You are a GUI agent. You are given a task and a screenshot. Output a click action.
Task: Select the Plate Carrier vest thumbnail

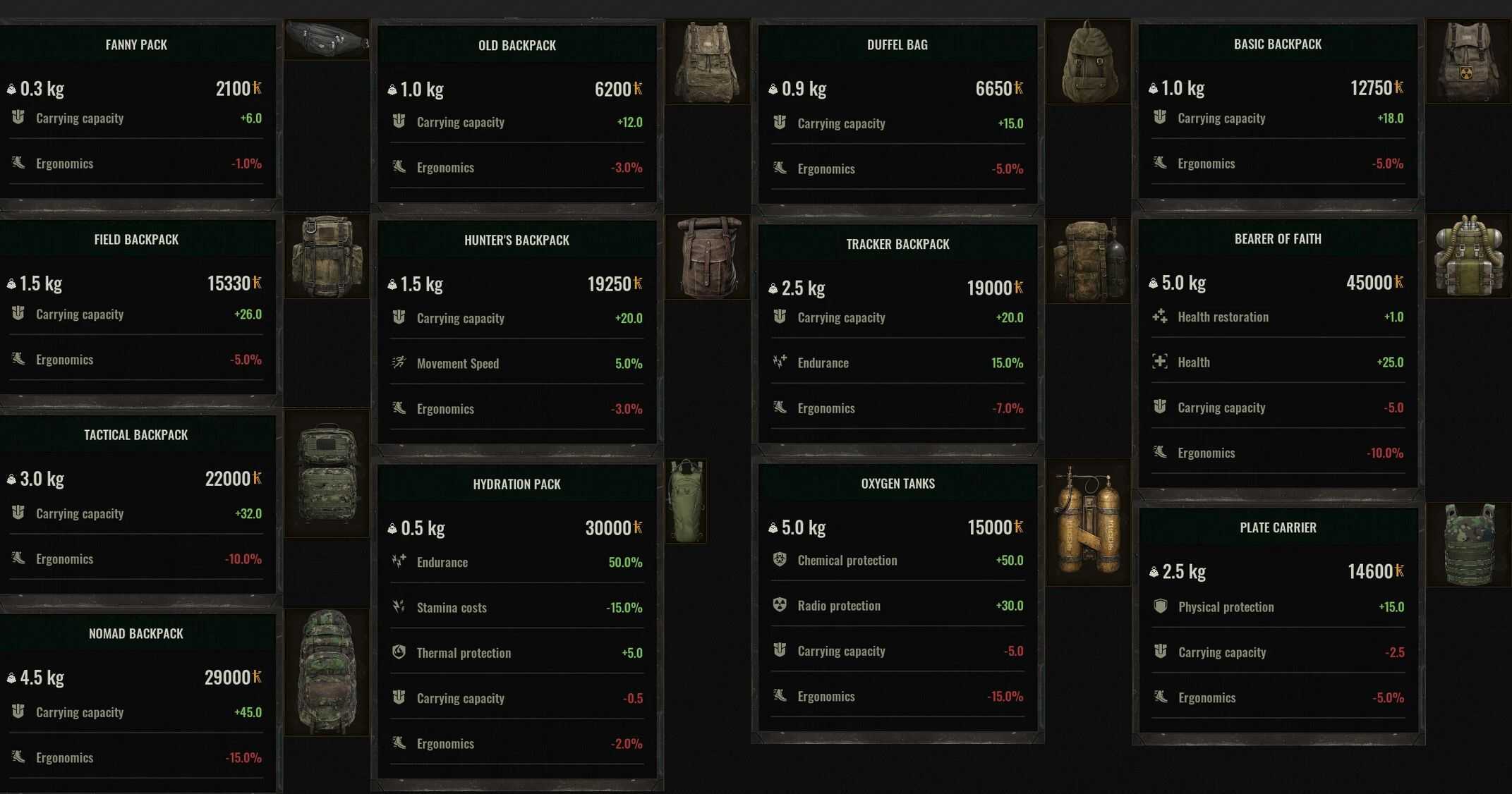pos(1468,544)
